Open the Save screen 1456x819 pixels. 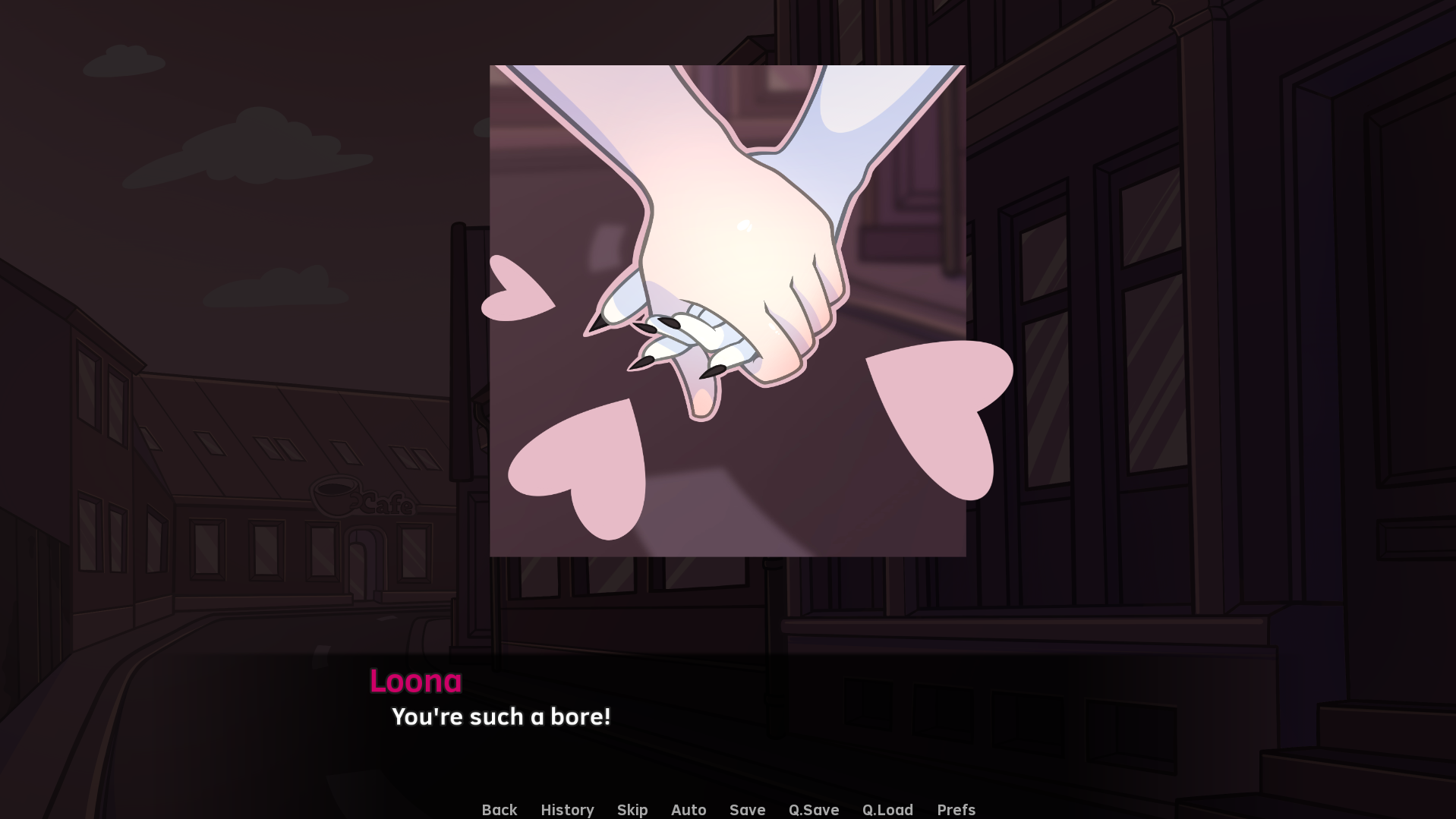[747, 809]
